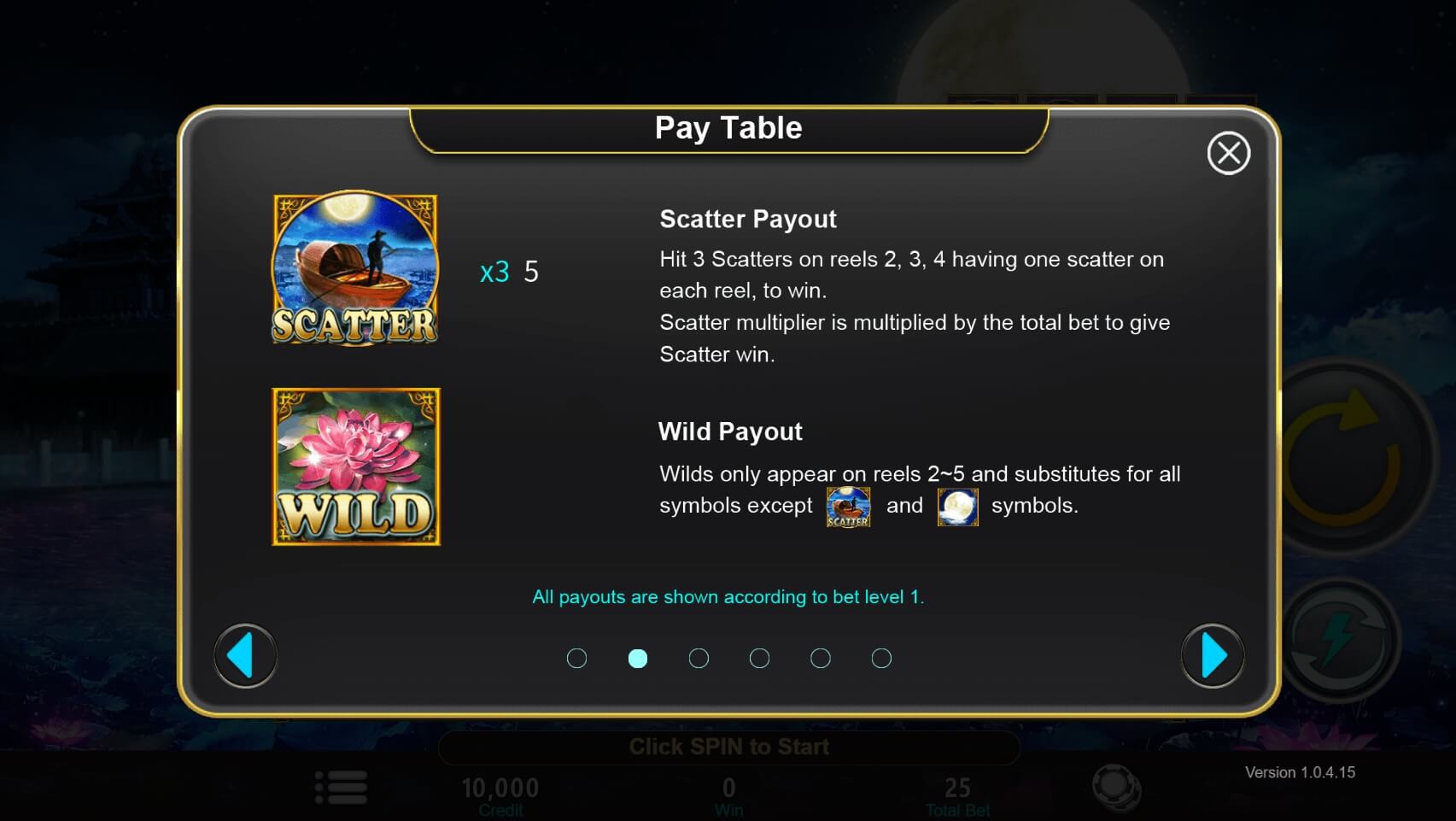1456x821 pixels.
Task: Click the bet level 1 notice text
Action: [728, 597]
